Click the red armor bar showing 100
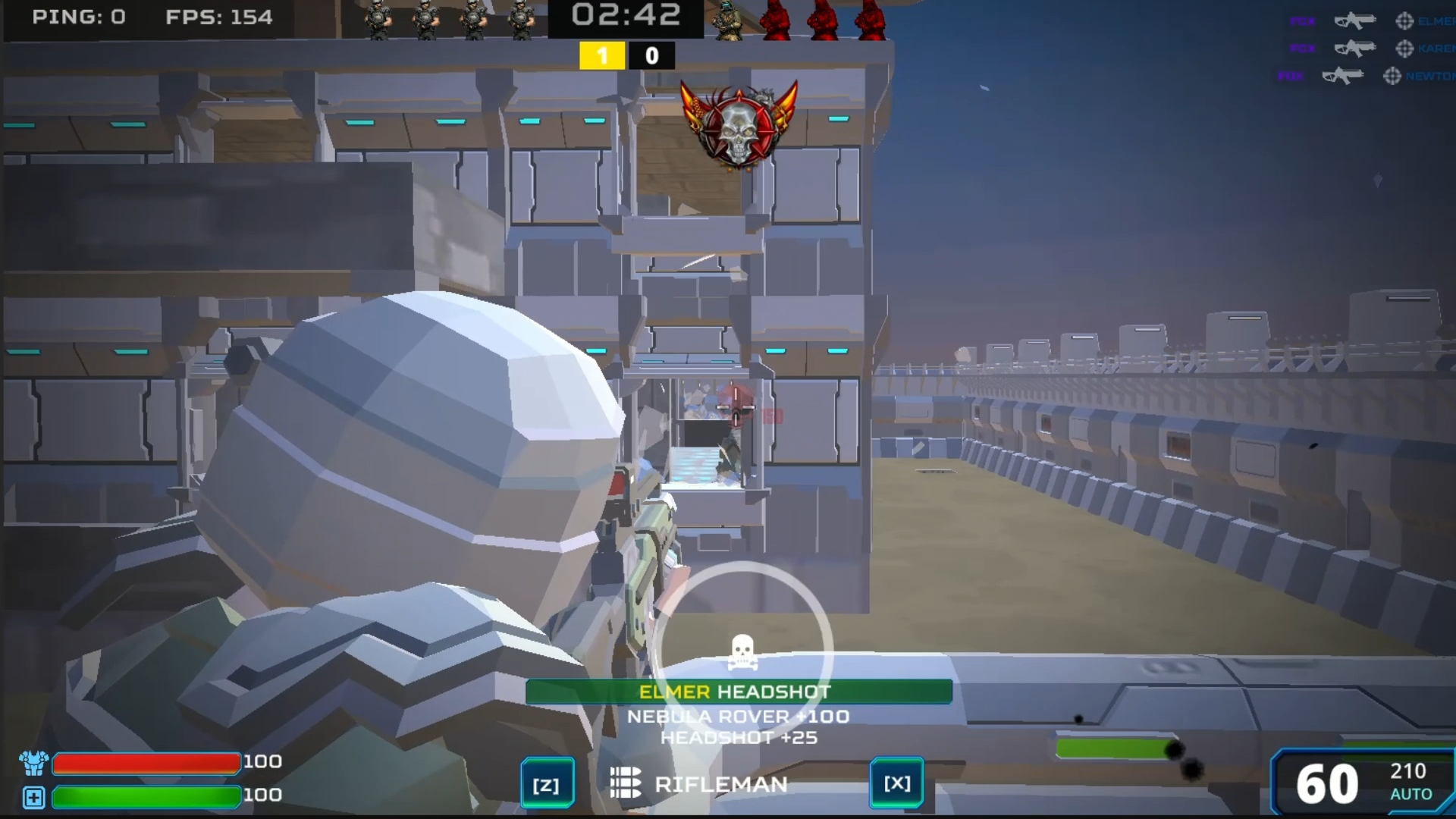 point(146,764)
